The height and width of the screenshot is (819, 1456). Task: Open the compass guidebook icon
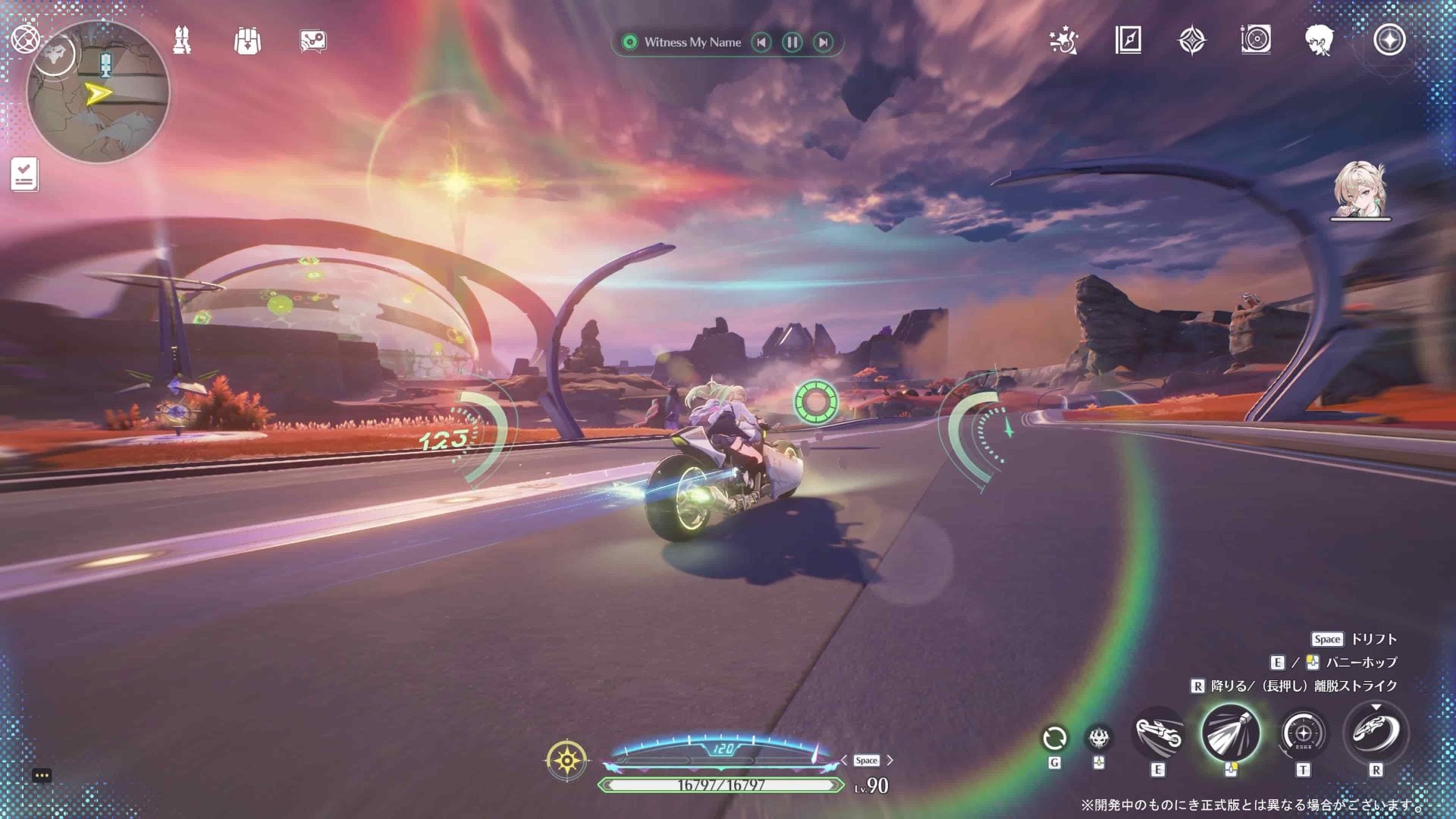1128,40
